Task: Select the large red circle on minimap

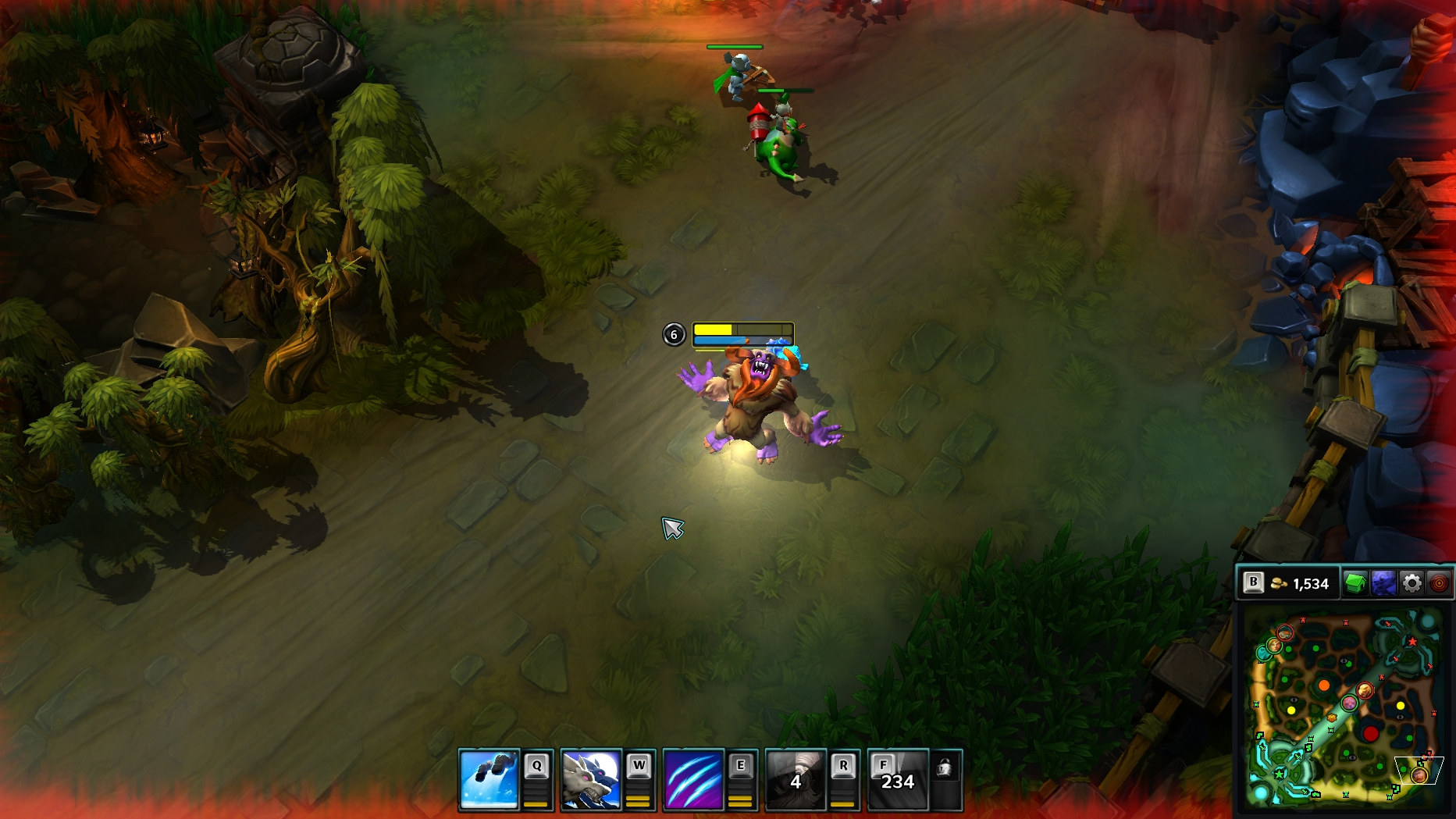Action: point(1370,733)
